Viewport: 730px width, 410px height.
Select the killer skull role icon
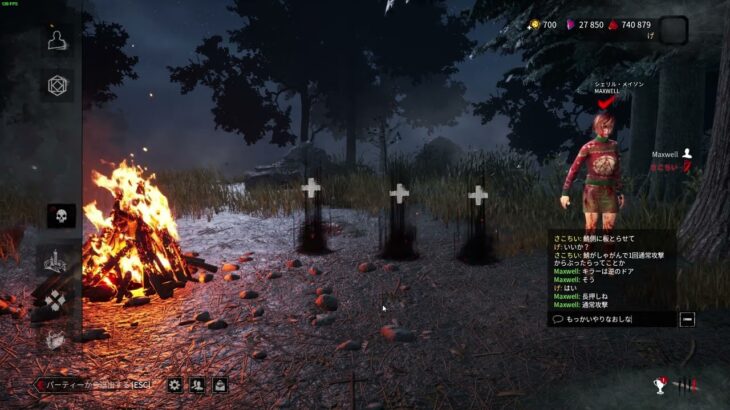(x=60, y=215)
